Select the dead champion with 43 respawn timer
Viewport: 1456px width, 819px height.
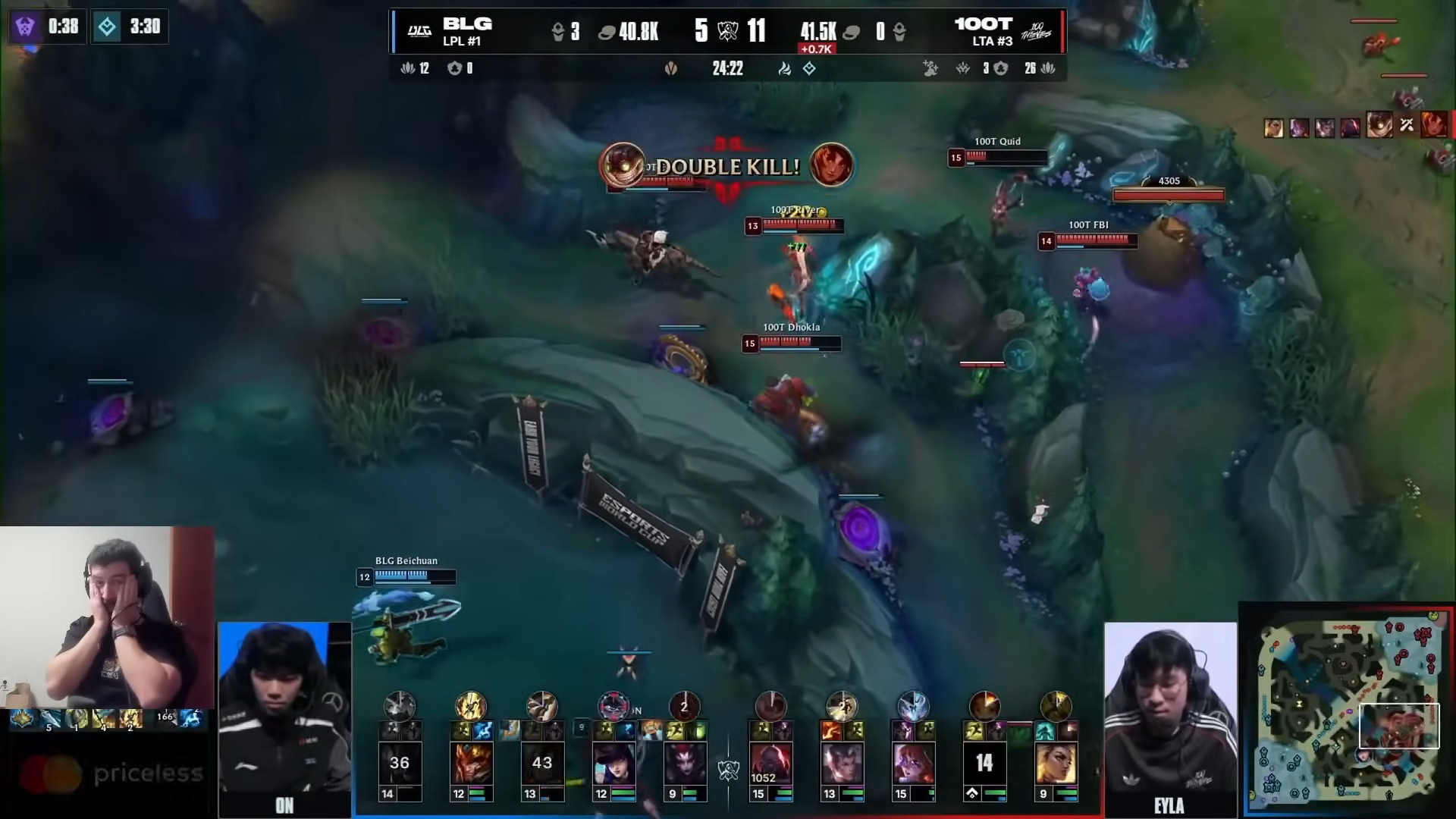click(x=541, y=764)
